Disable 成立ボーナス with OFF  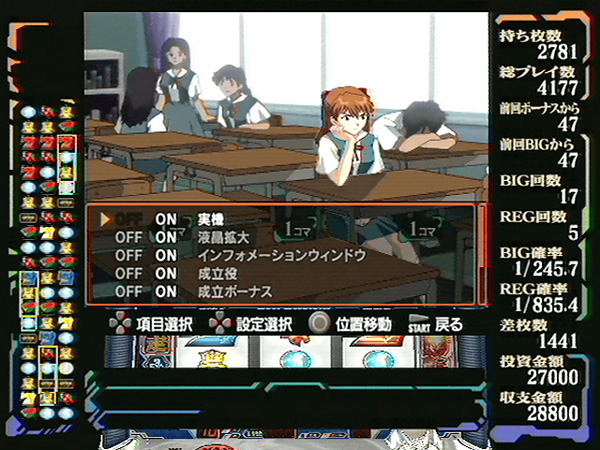coord(129,291)
